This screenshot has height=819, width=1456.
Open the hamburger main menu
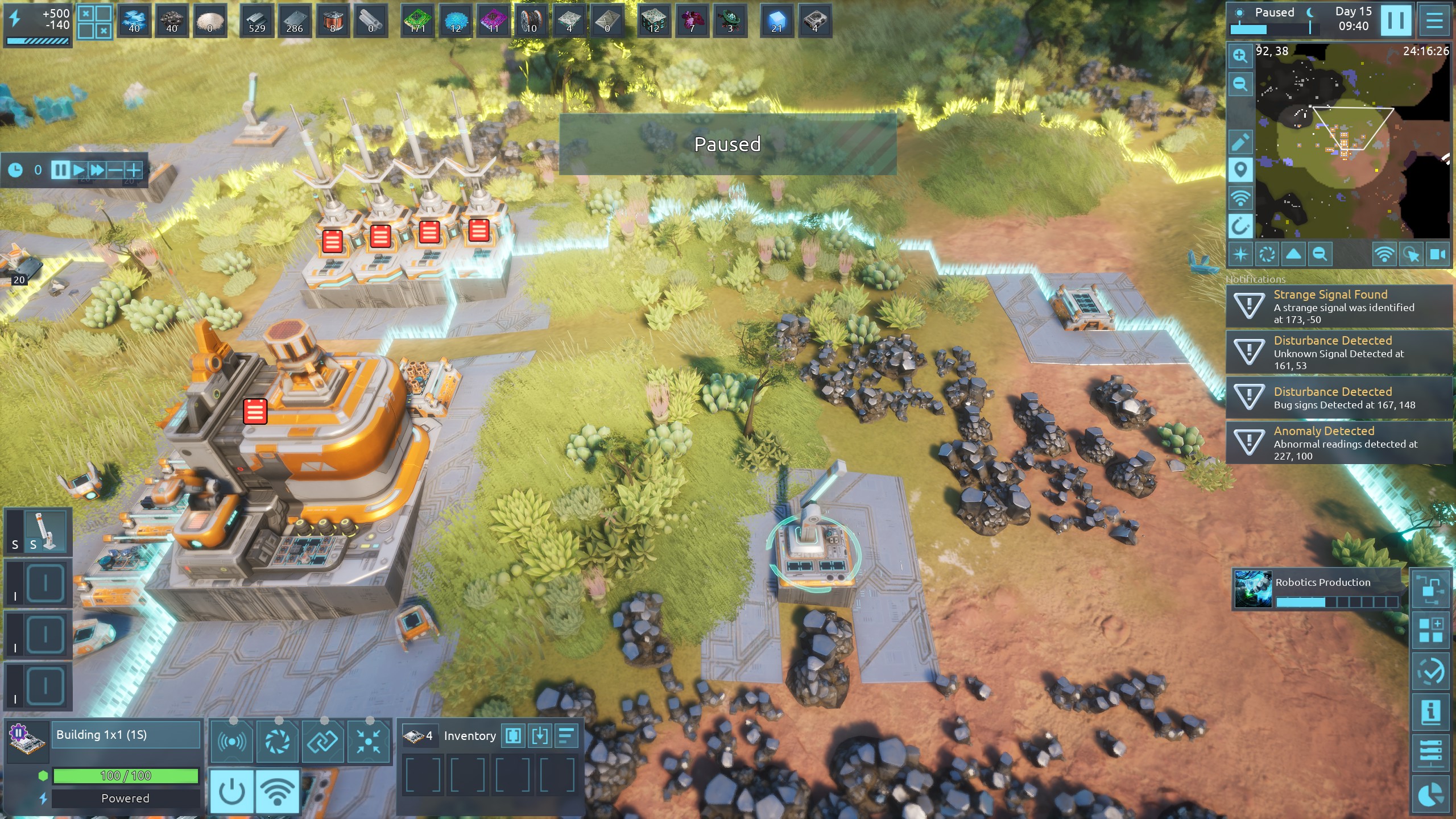(1434, 20)
